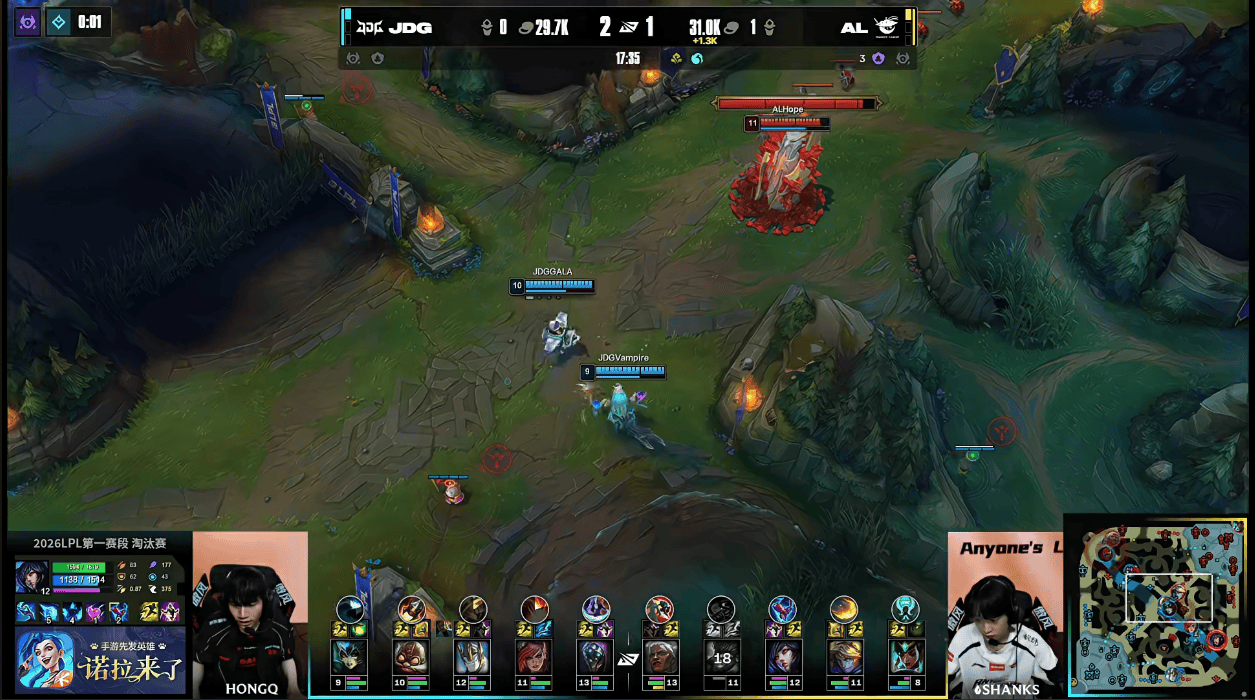
Task: Choose the hooded level 9 champion portrait
Action: click(350, 657)
